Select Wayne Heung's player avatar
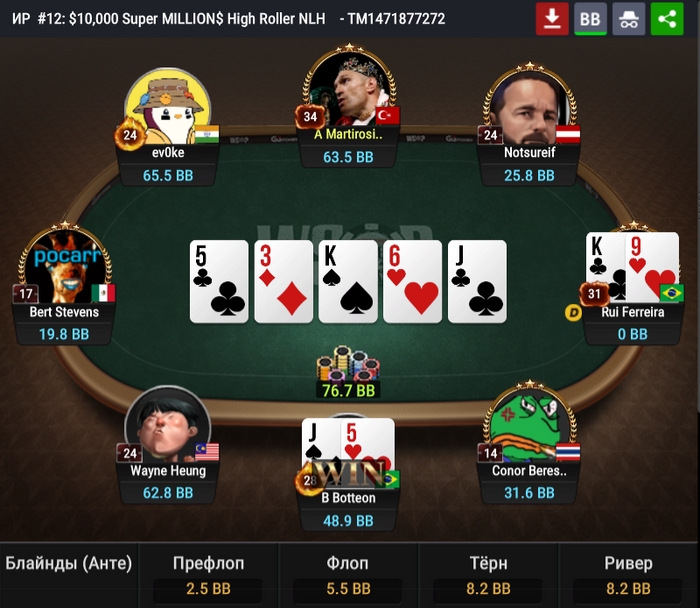Viewport: 700px width, 608px height. [x=167, y=426]
